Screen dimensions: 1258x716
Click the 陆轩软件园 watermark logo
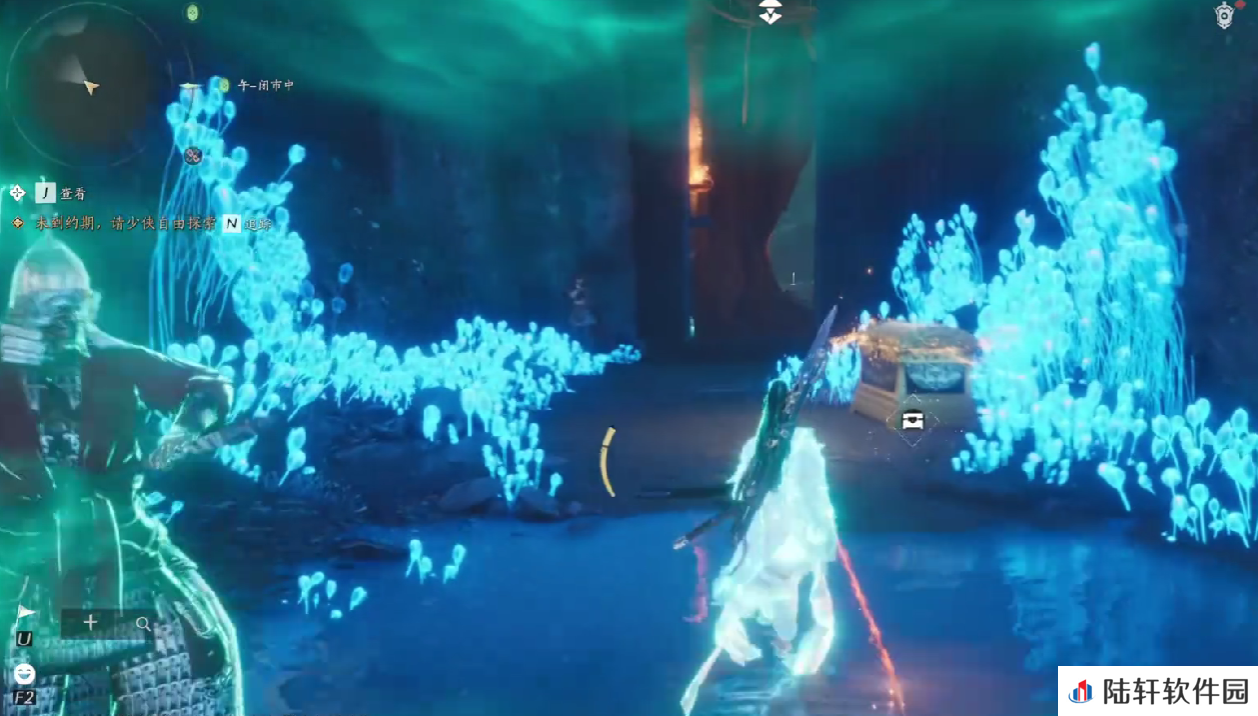point(1158,691)
